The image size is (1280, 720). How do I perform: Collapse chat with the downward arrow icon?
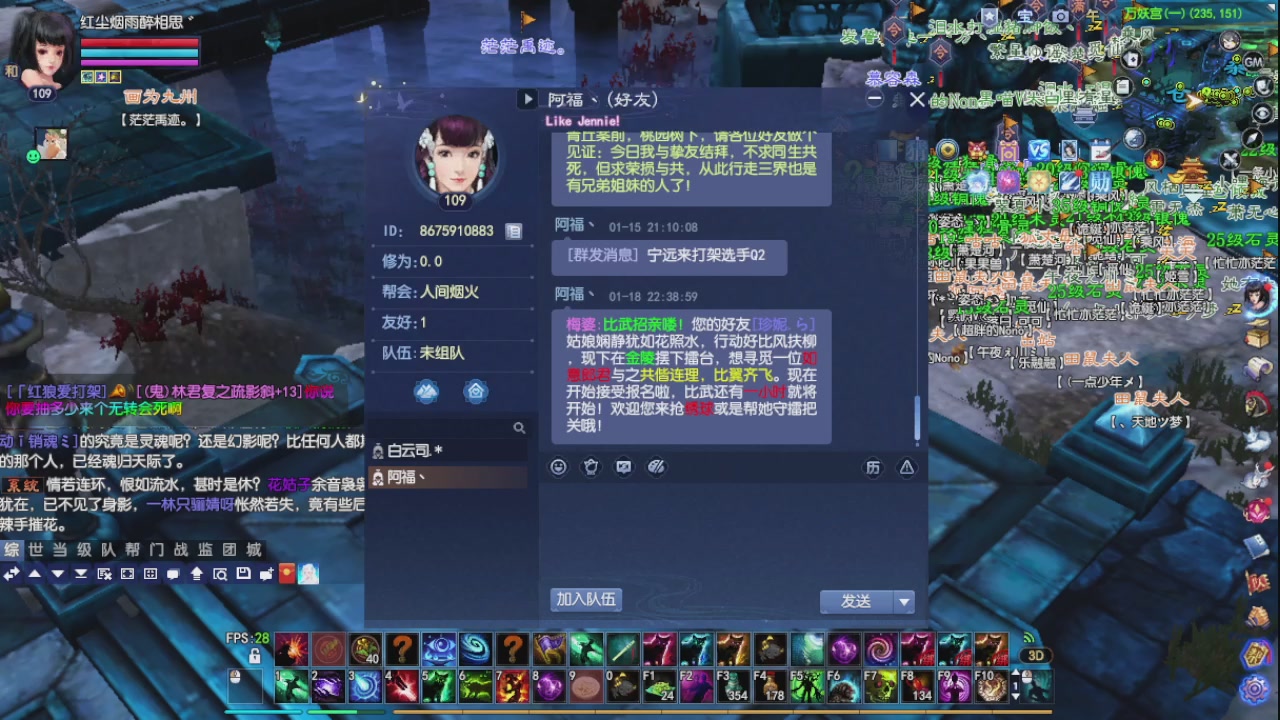58,573
